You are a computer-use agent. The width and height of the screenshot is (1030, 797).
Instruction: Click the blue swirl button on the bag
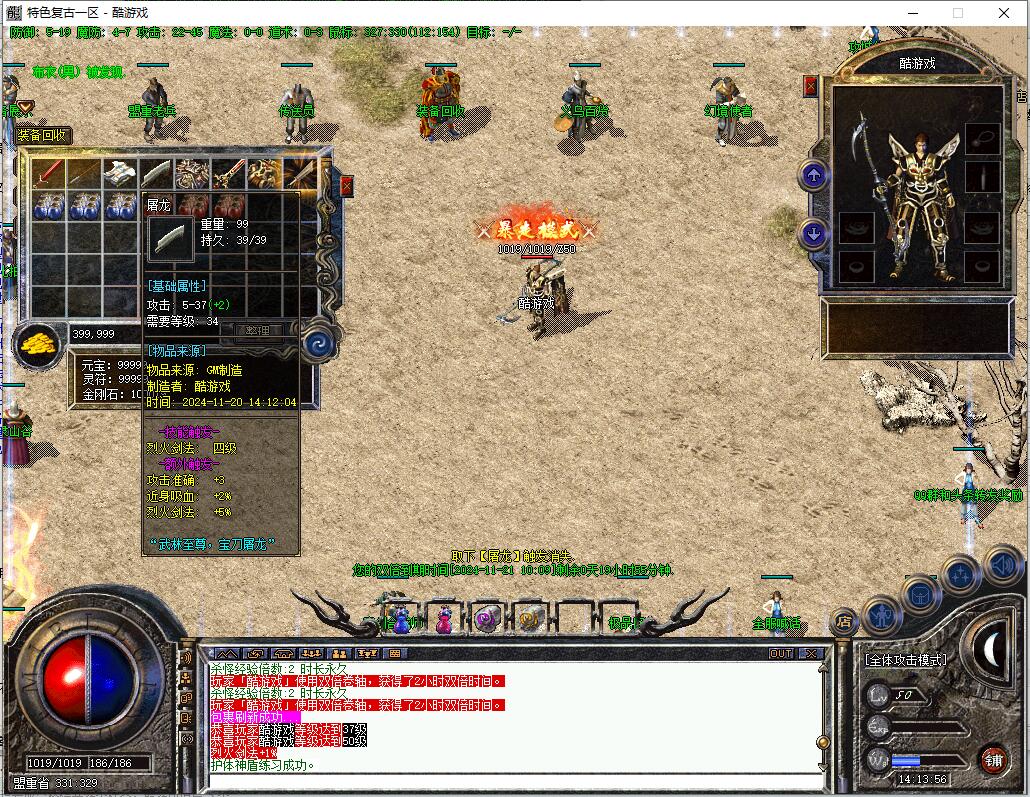pyautogui.click(x=318, y=341)
